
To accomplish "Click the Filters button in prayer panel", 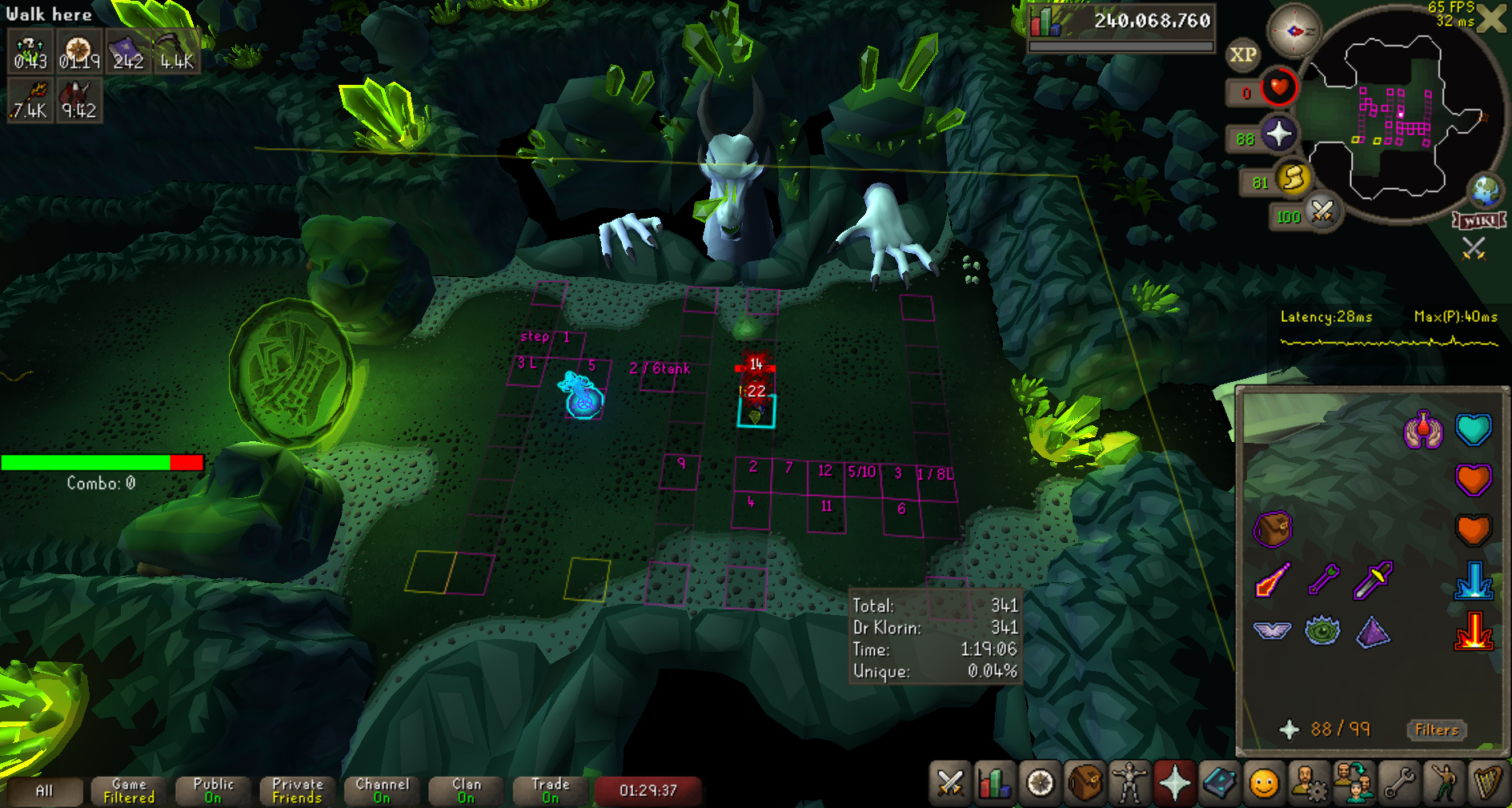I will coord(1437,730).
